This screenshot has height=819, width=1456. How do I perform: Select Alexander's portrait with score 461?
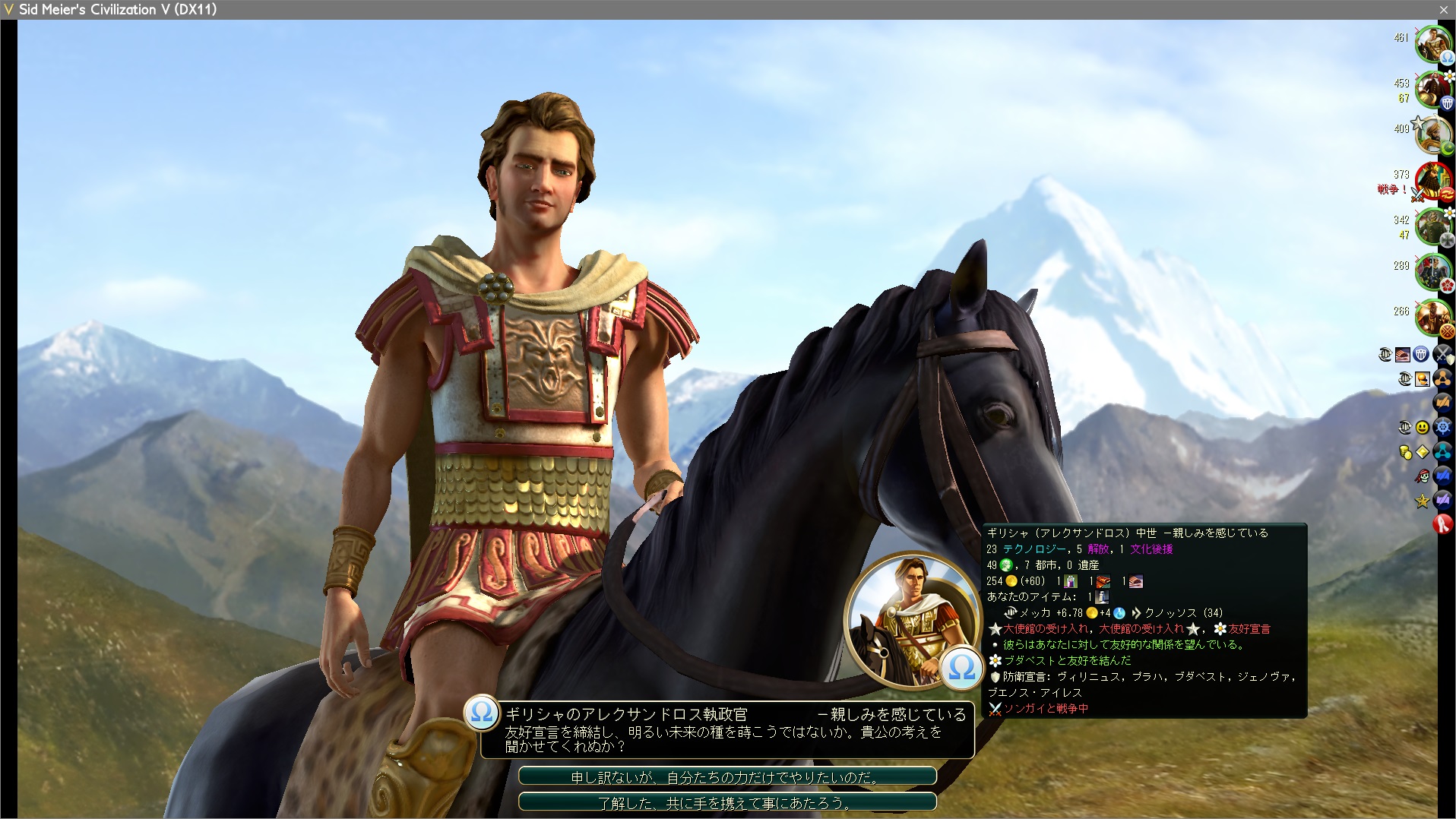[1432, 44]
